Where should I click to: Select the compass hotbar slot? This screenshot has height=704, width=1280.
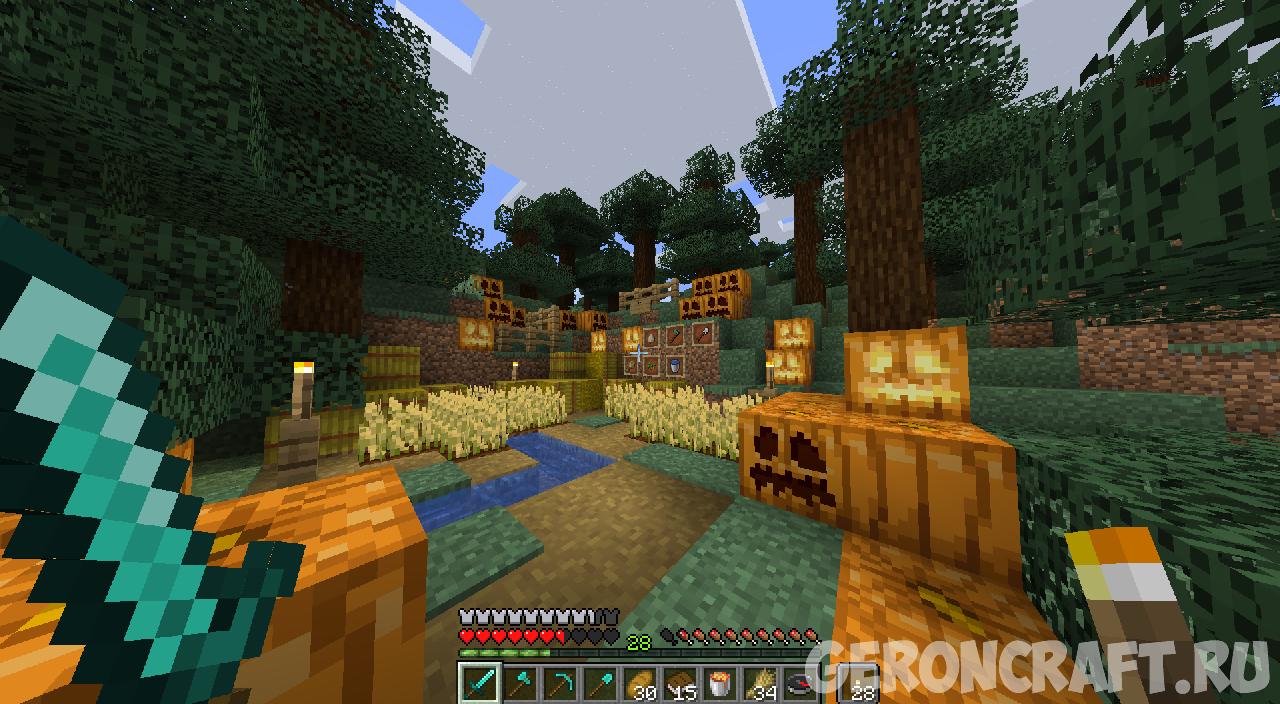[x=798, y=683]
